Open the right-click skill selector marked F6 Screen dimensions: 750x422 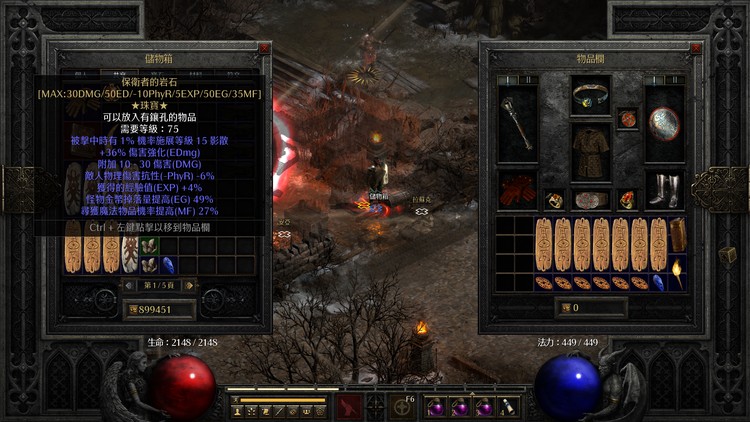[404, 404]
